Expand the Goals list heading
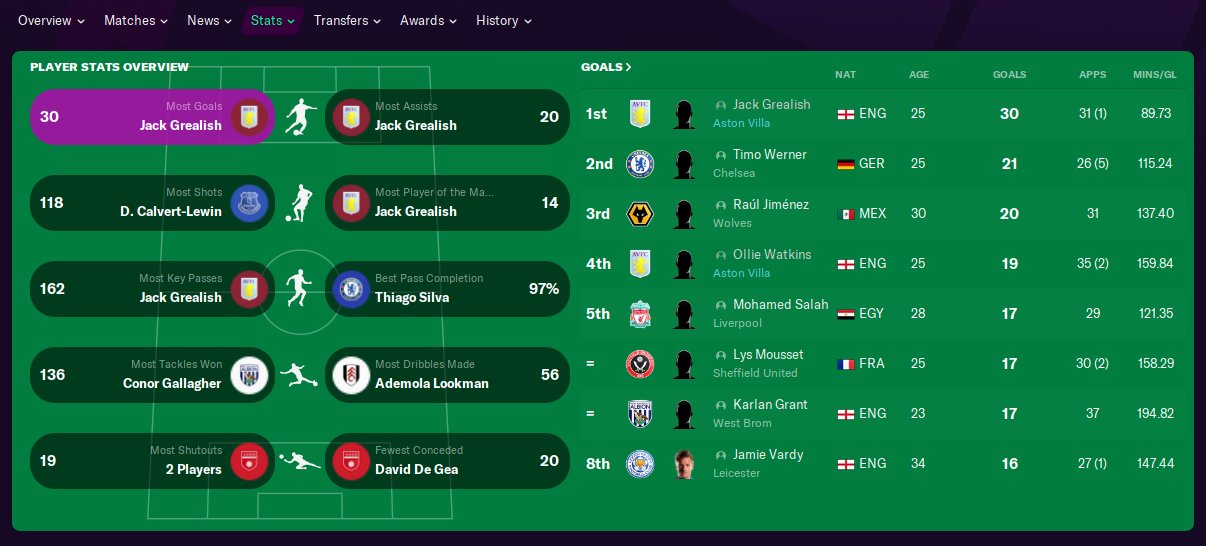The image size is (1206, 546). (x=606, y=67)
